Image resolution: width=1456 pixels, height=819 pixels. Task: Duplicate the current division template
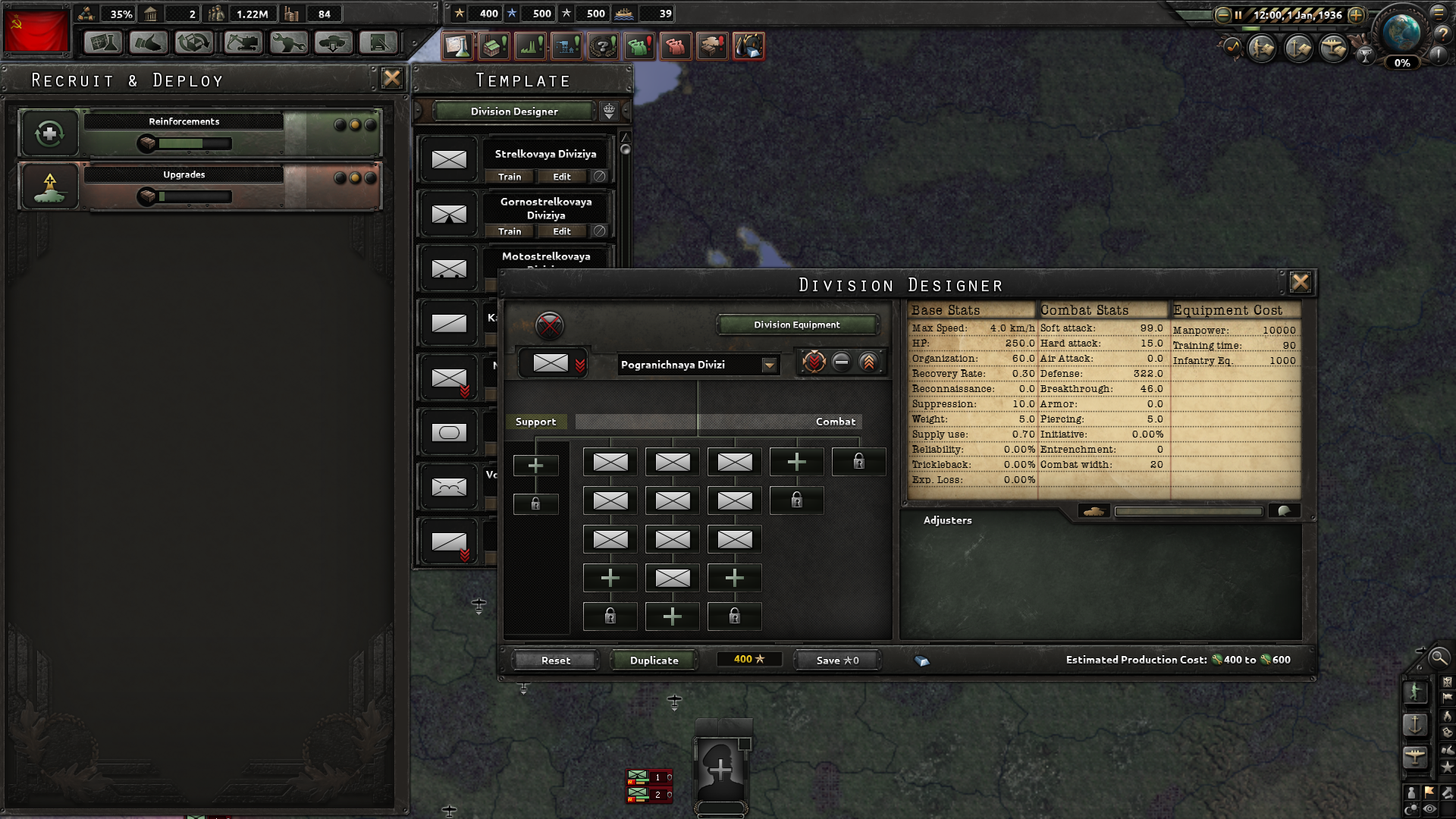[653, 660]
